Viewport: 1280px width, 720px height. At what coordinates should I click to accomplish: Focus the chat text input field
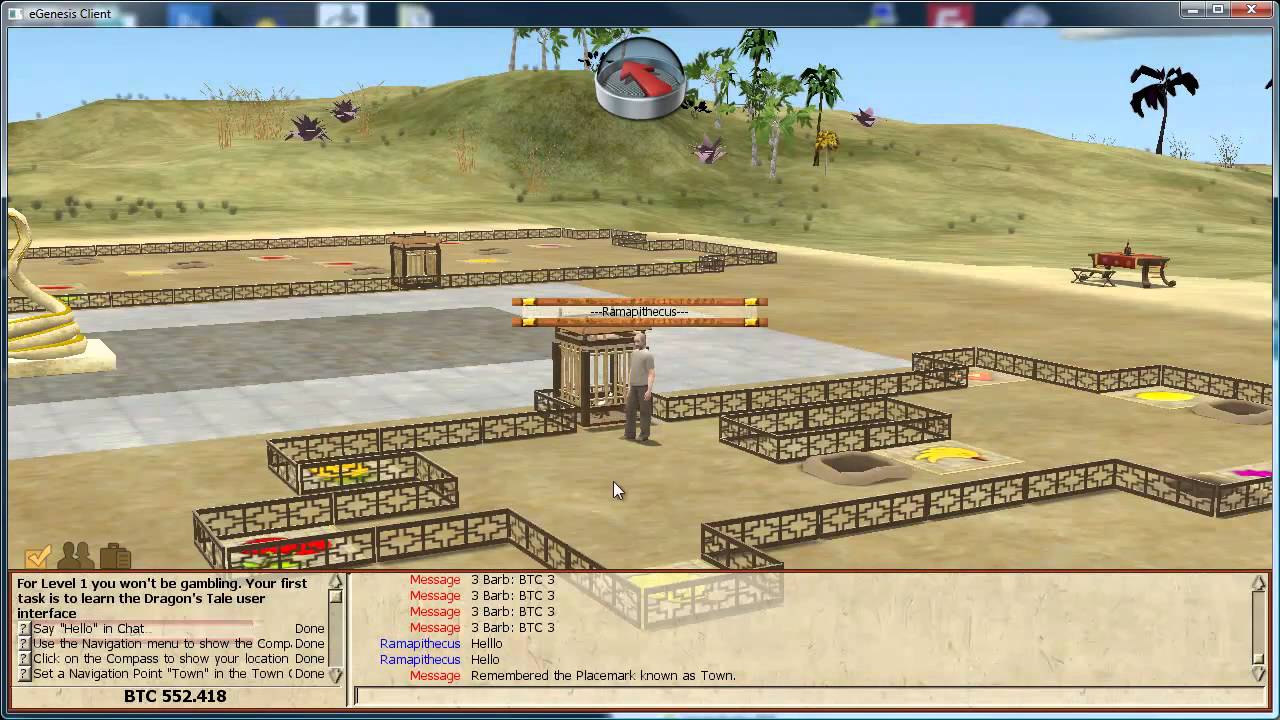point(800,695)
